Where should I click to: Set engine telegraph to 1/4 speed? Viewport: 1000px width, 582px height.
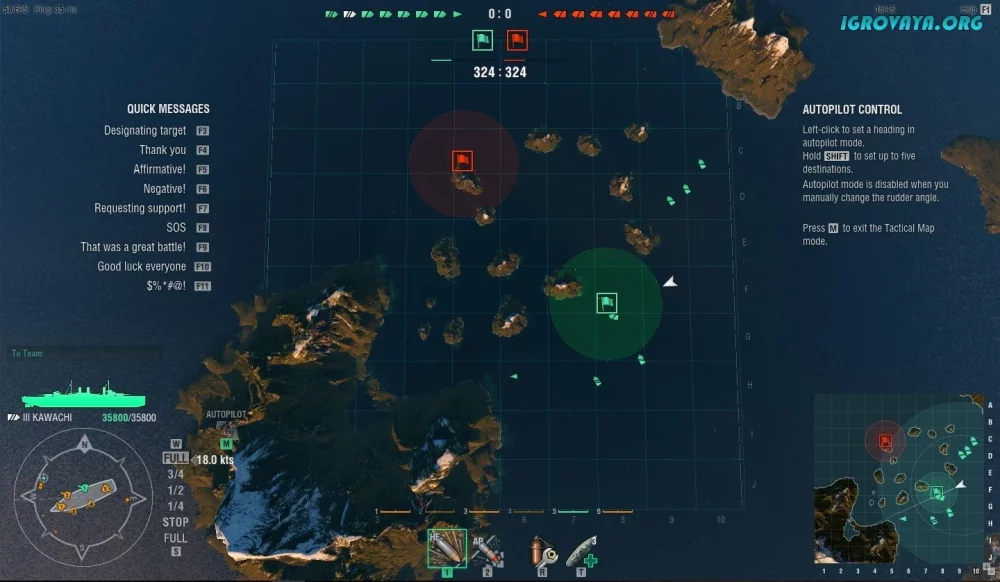coord(175,506)
